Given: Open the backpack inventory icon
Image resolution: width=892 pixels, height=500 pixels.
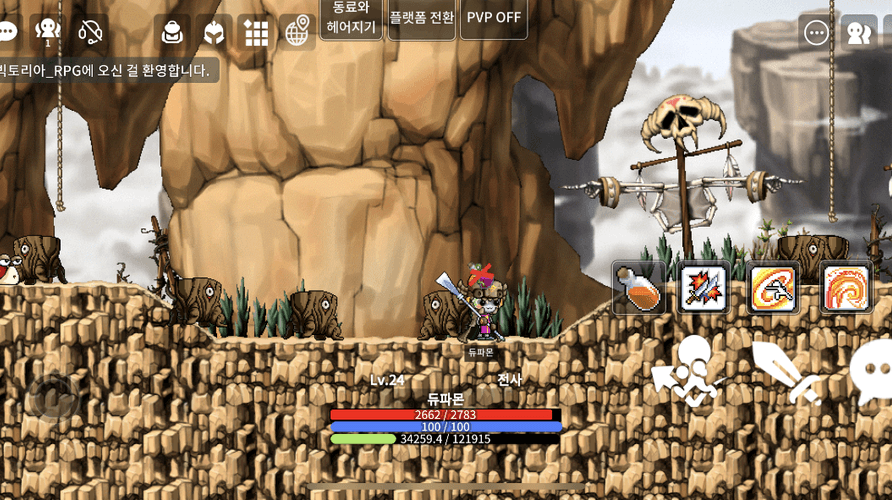Looking at the screenshot, I should click(x=175, y=32).
